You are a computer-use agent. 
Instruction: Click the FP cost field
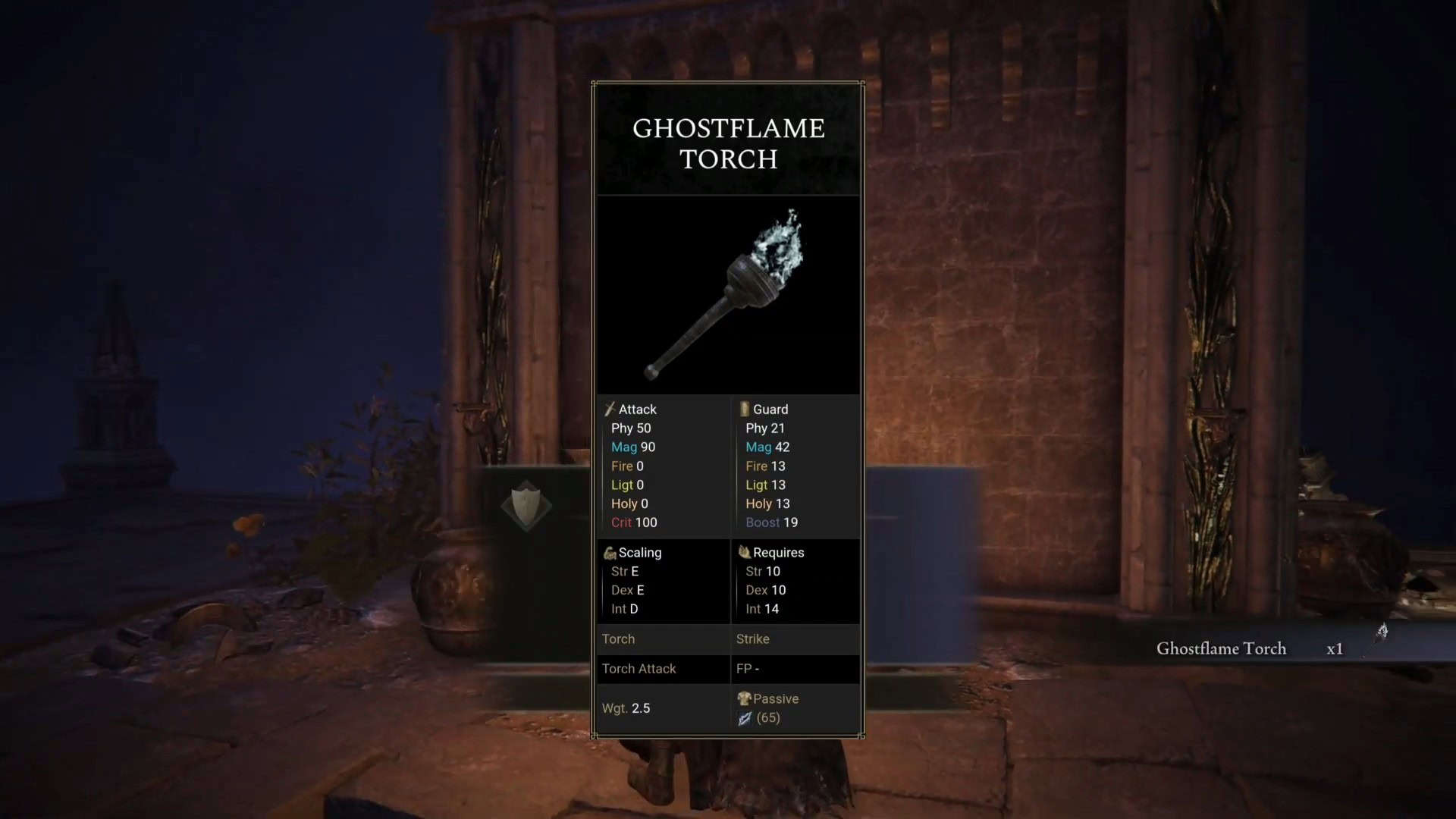tap(748, 669)
